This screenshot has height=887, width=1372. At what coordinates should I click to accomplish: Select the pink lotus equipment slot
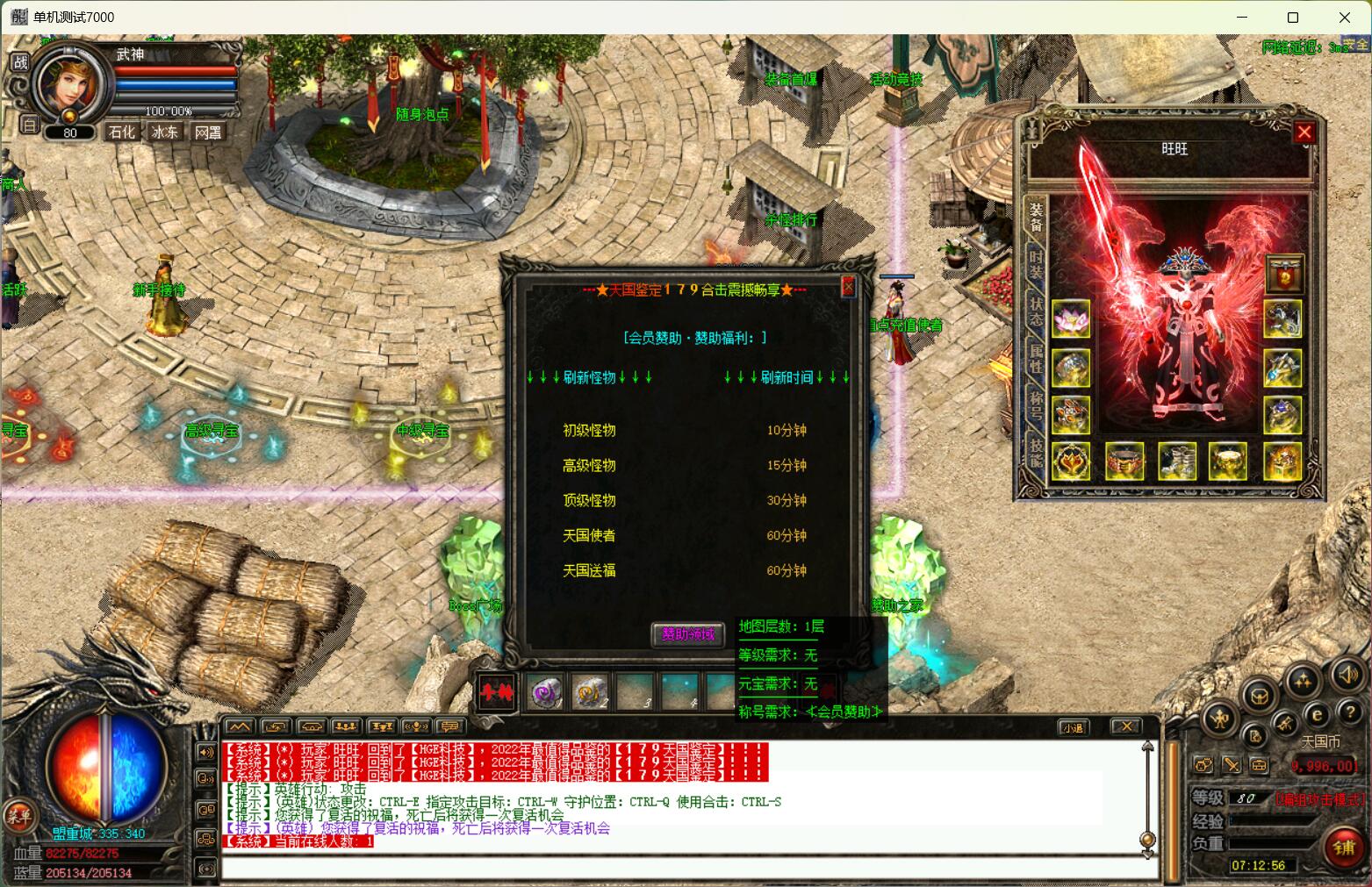(1071, 319)
